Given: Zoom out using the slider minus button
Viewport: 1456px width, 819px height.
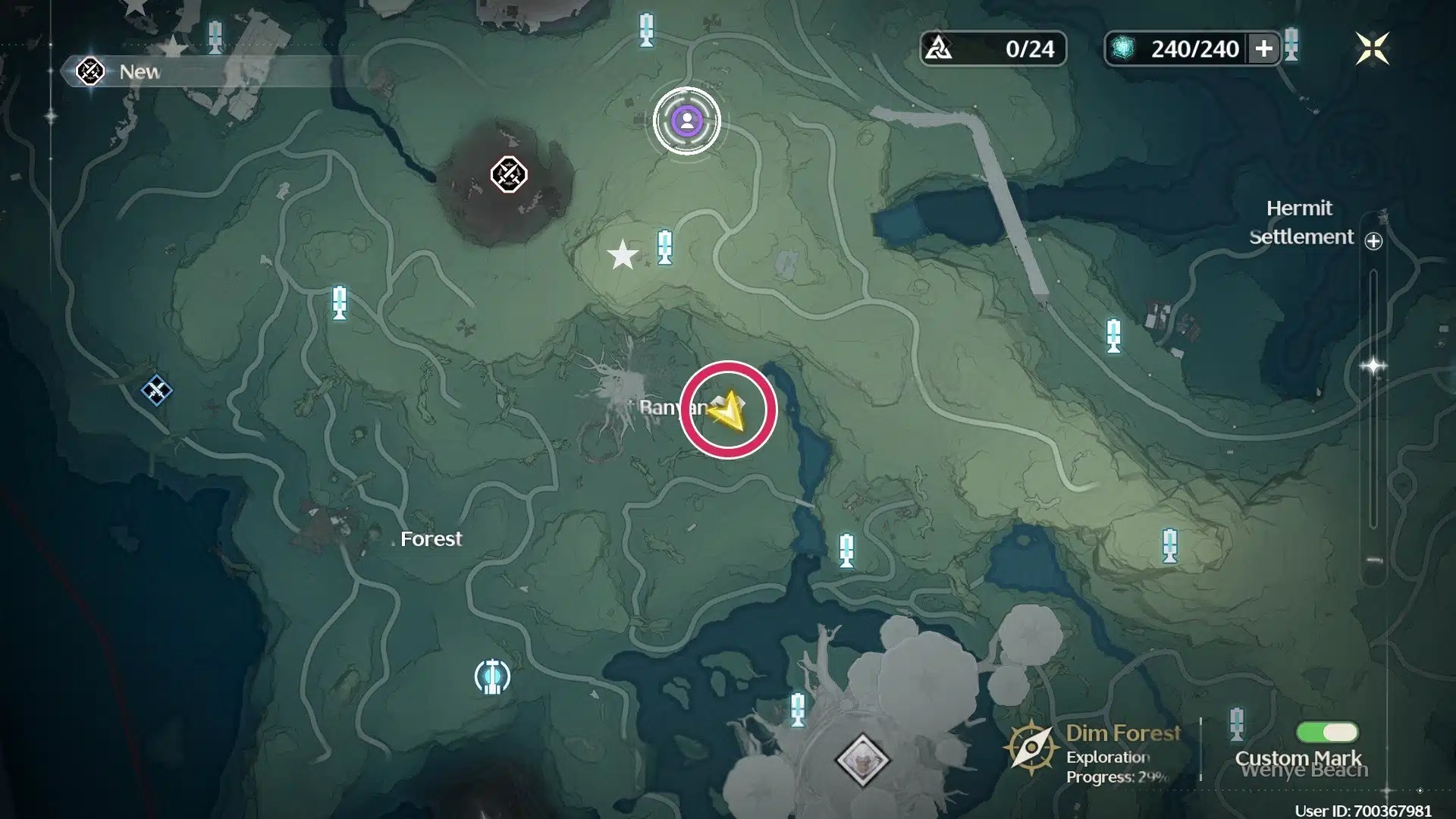Looking at the screenshot, I should coord(1373,561).
